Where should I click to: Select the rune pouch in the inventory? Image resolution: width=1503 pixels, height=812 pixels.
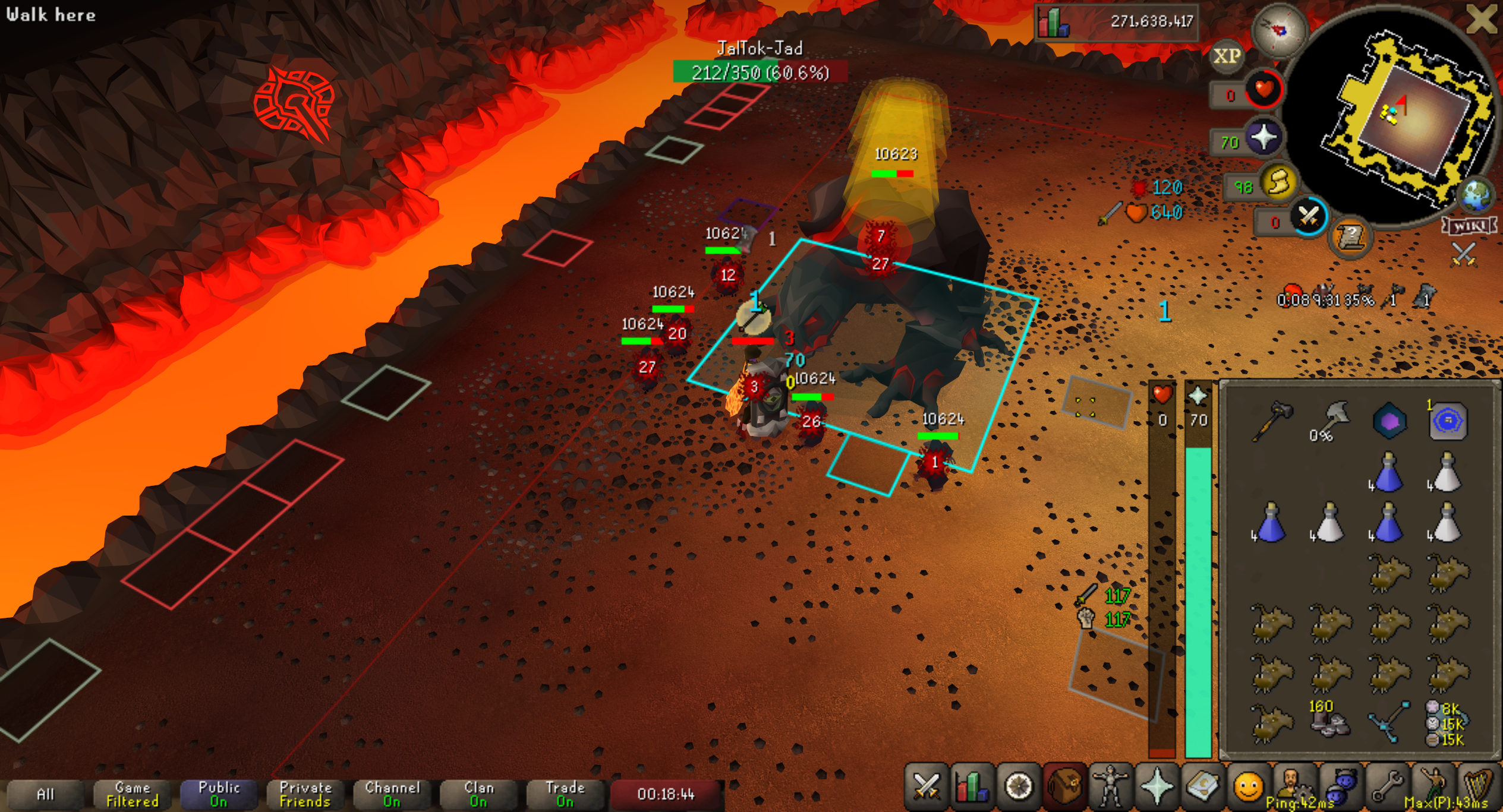pyautogui.click(x=1447, y=723)
